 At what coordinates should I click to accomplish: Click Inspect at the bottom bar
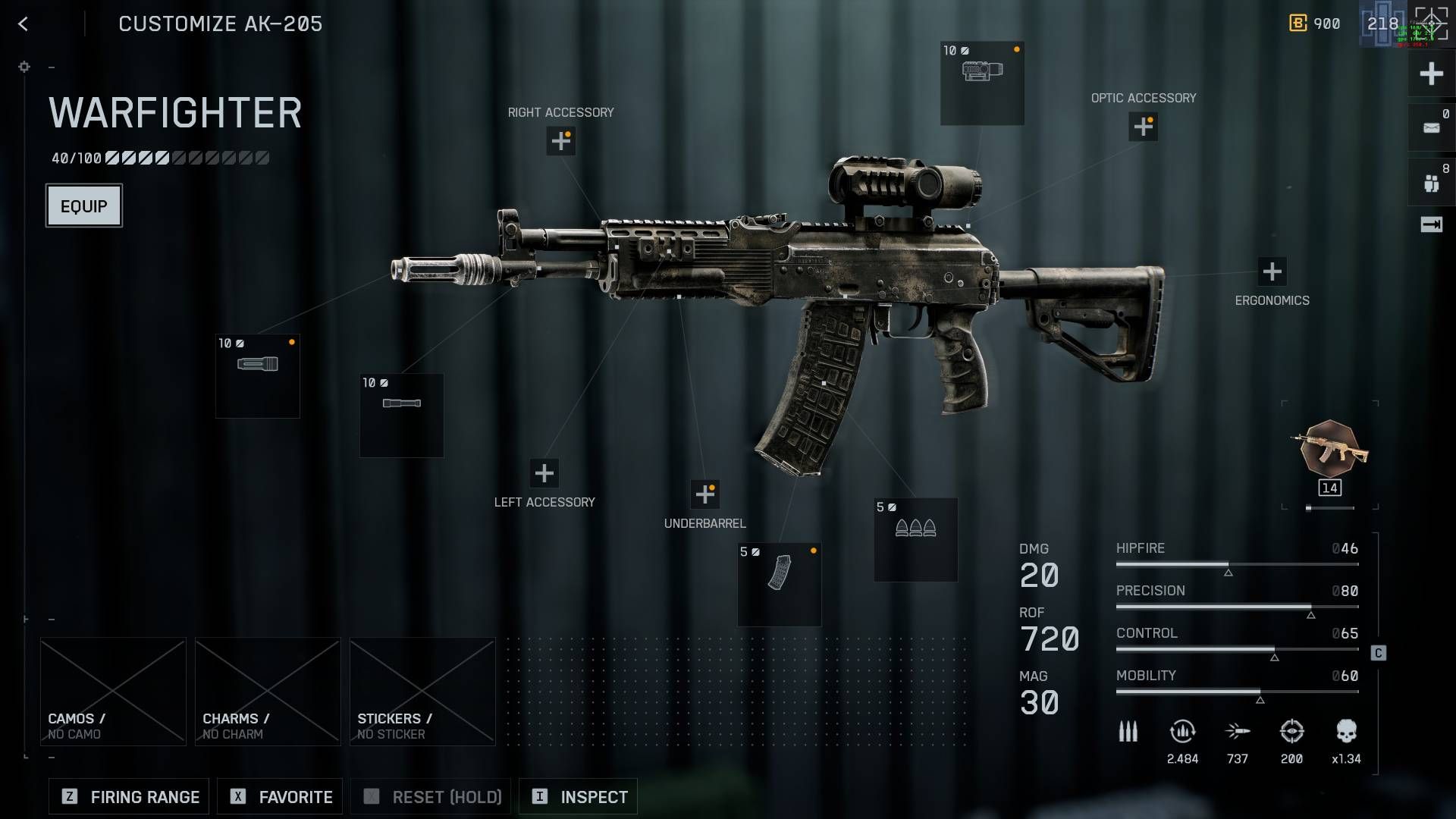[x=578, y=796]
